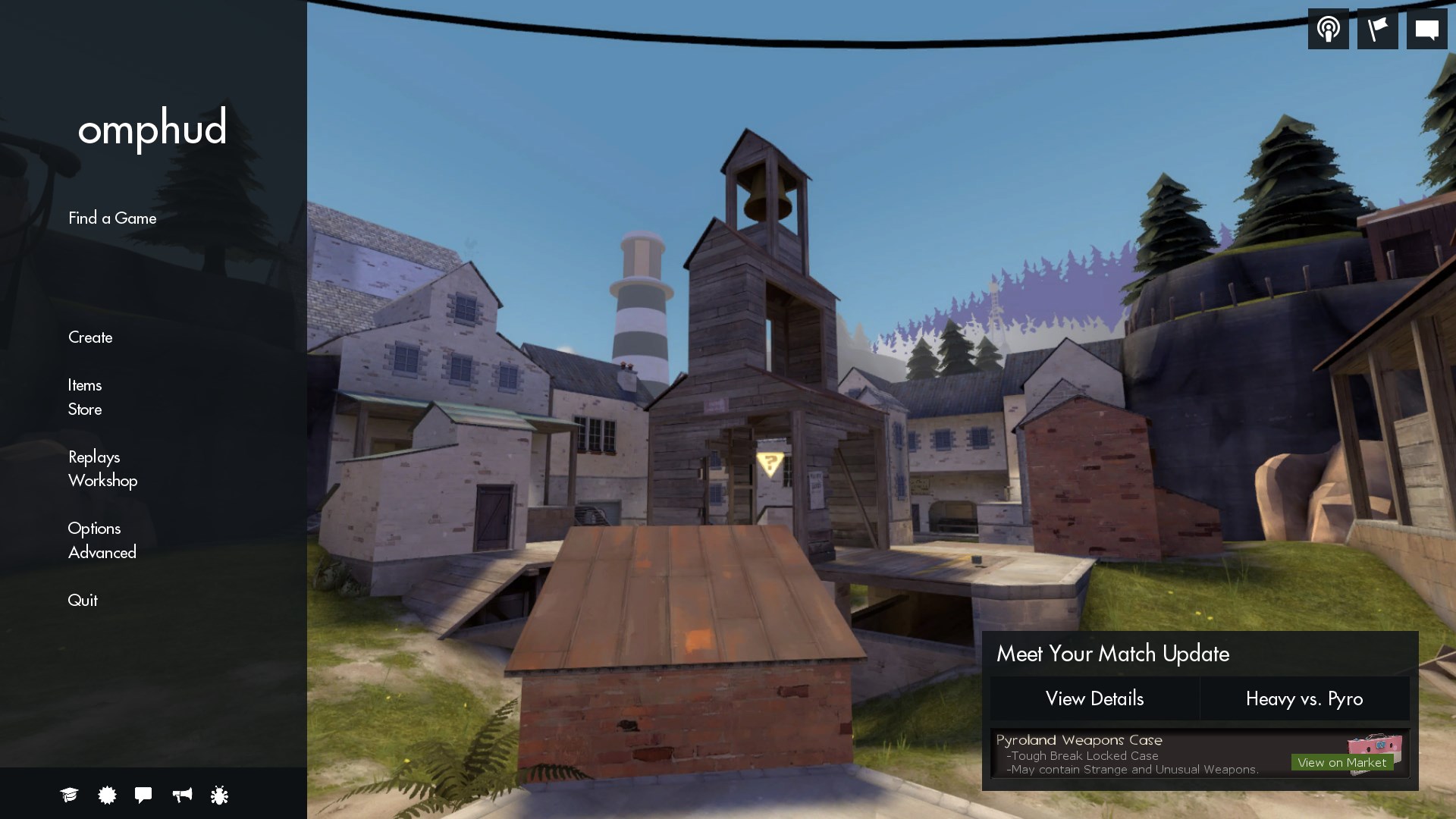Image resolution: width=1456 pixels, height=819 pixels.
Task: Open the Workshop section
Action: point(102,481)
